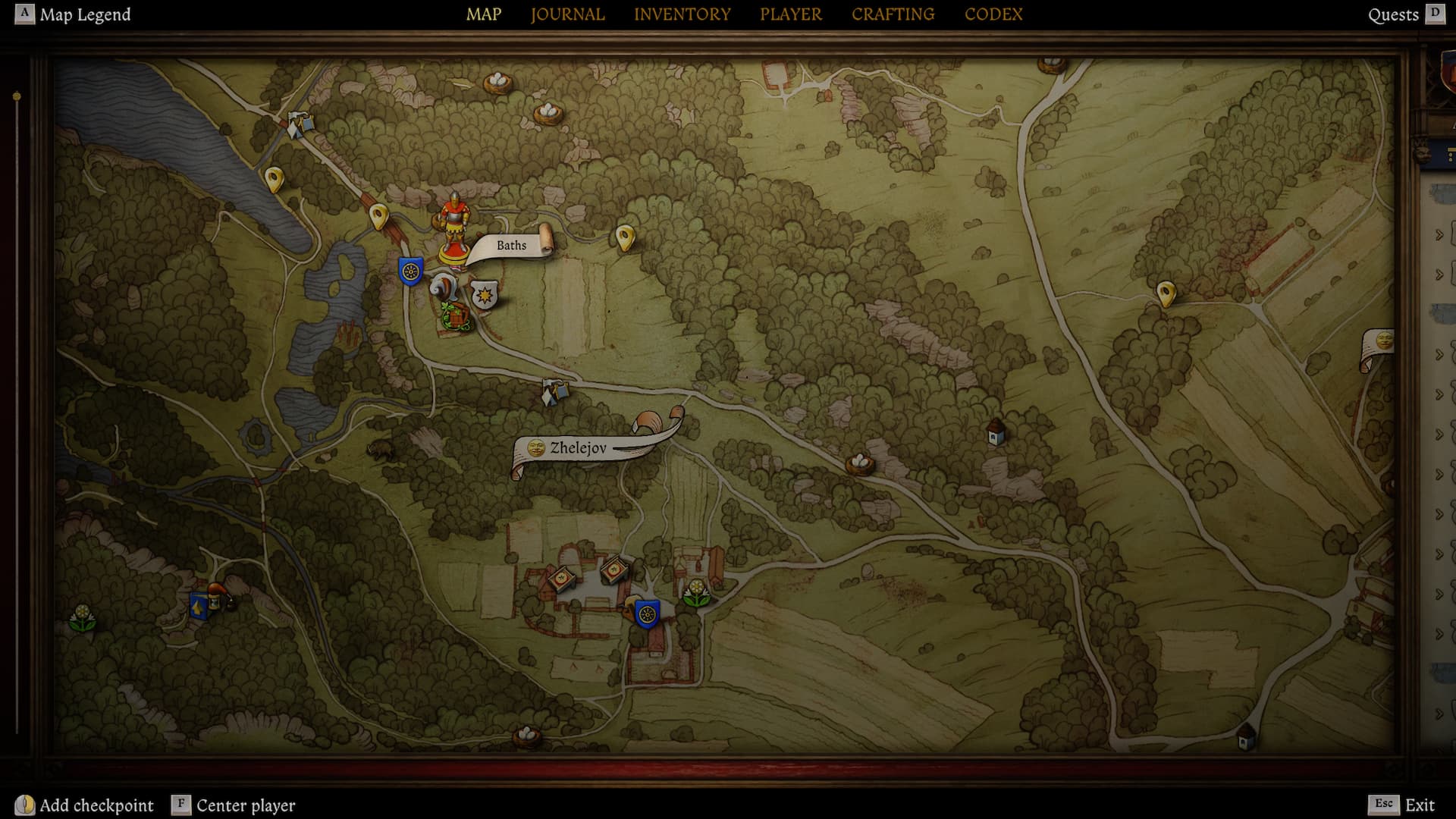Click the white shield with gold star
Image resolution: width=1456 pixels, height=819 pixels.
[x=485, y=294]
